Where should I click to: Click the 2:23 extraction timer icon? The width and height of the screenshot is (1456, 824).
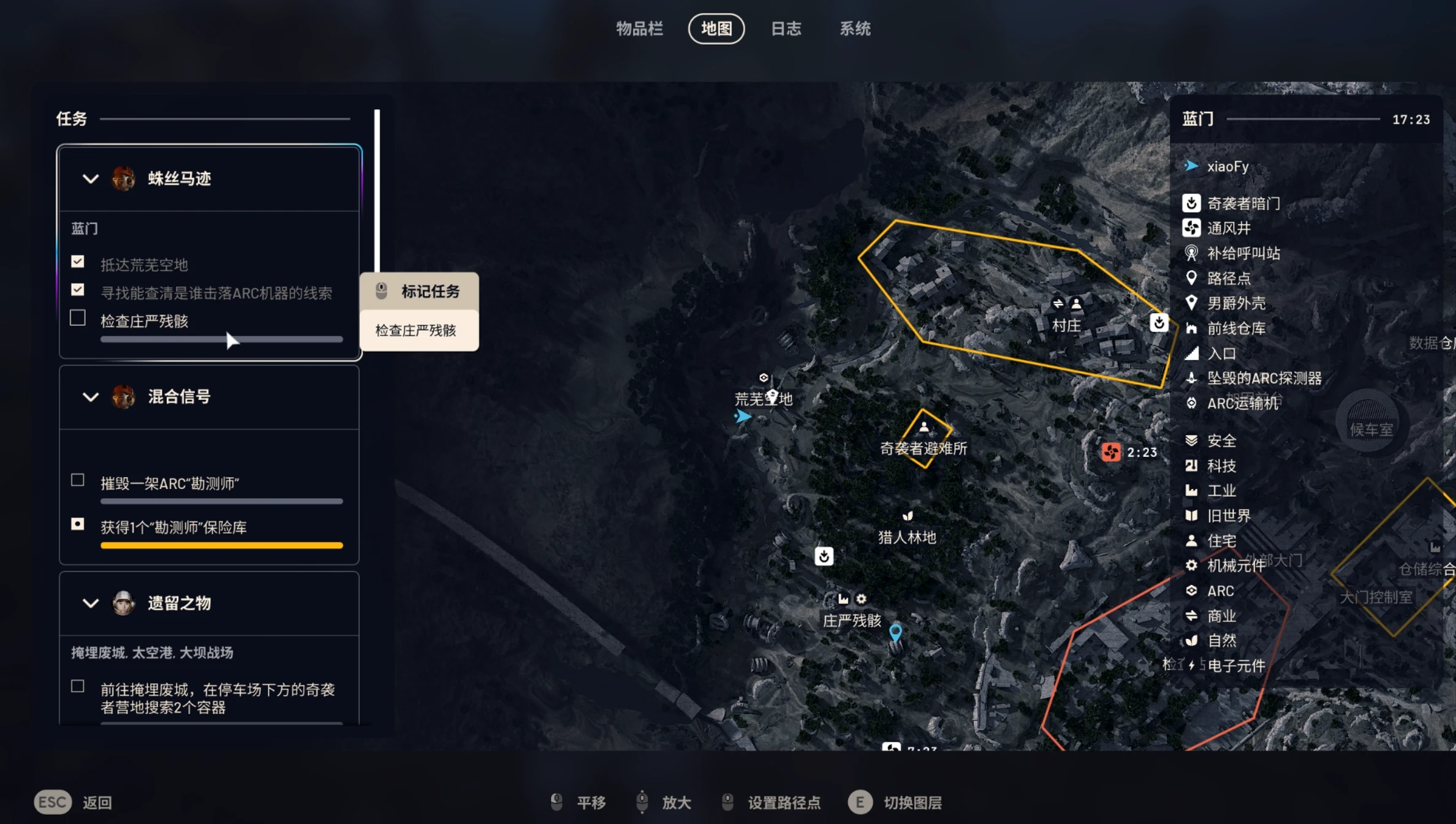[1112, 452]
